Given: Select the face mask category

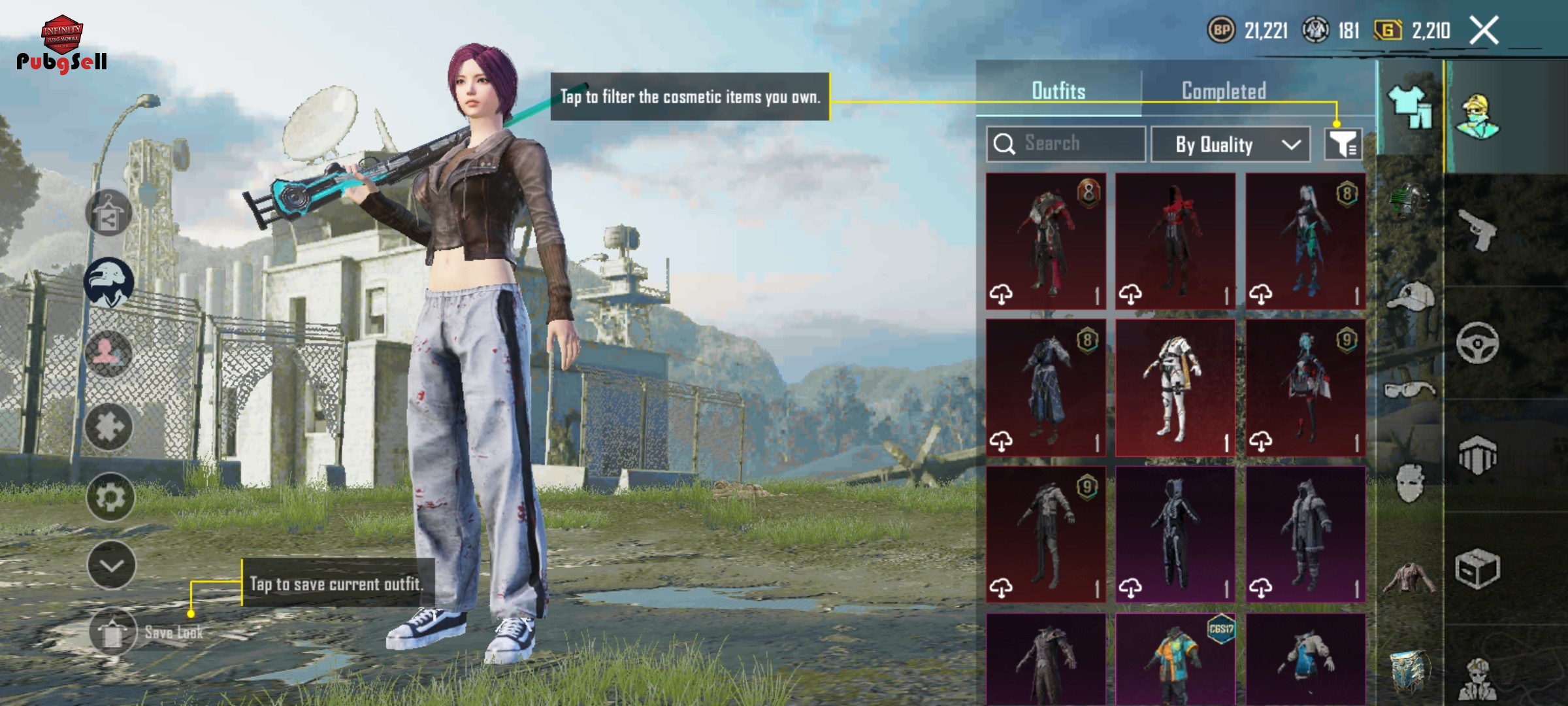Looking at the screenshot, I should [x=1409, y=483].
